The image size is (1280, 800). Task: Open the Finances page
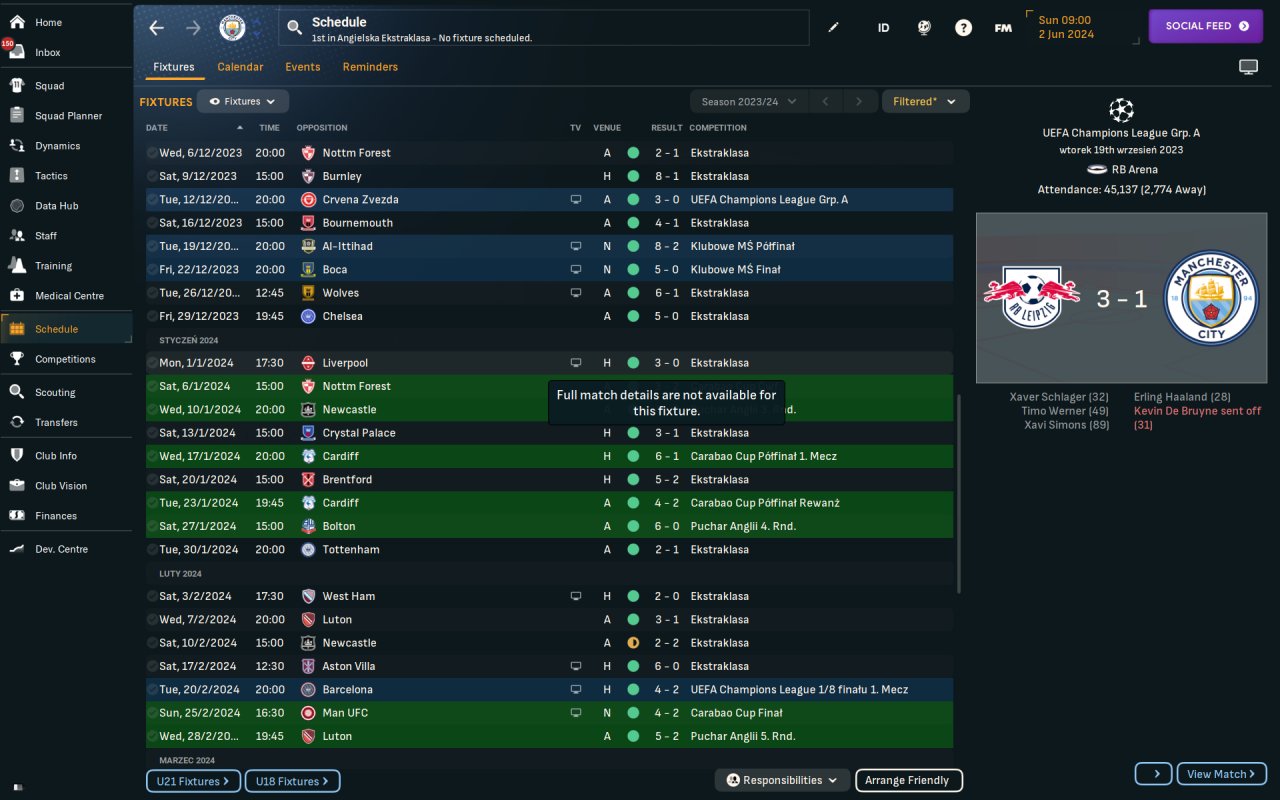point(55,516)
